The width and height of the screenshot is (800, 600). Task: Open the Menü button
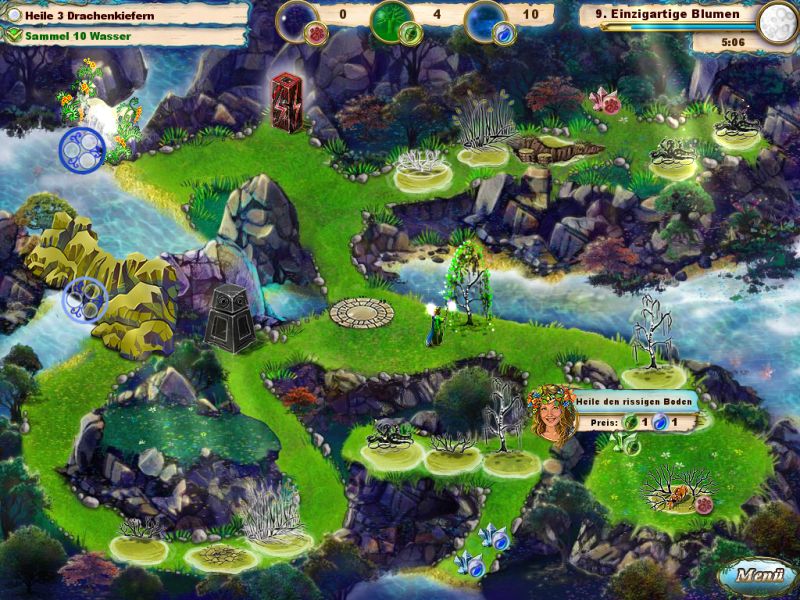click(755, 575)
